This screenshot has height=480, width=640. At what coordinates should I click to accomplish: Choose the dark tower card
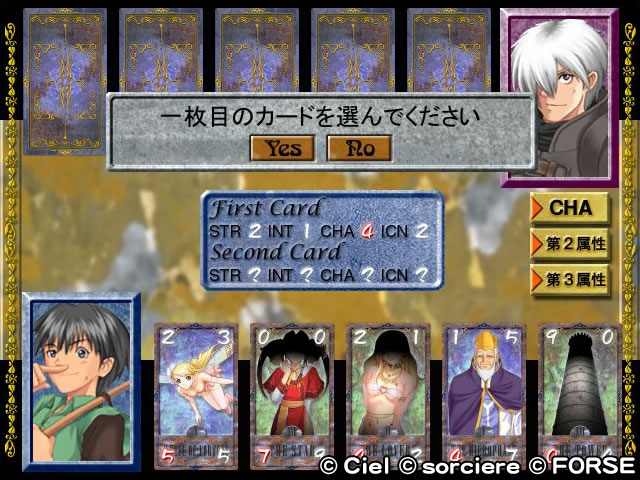(x=580, y=395)
